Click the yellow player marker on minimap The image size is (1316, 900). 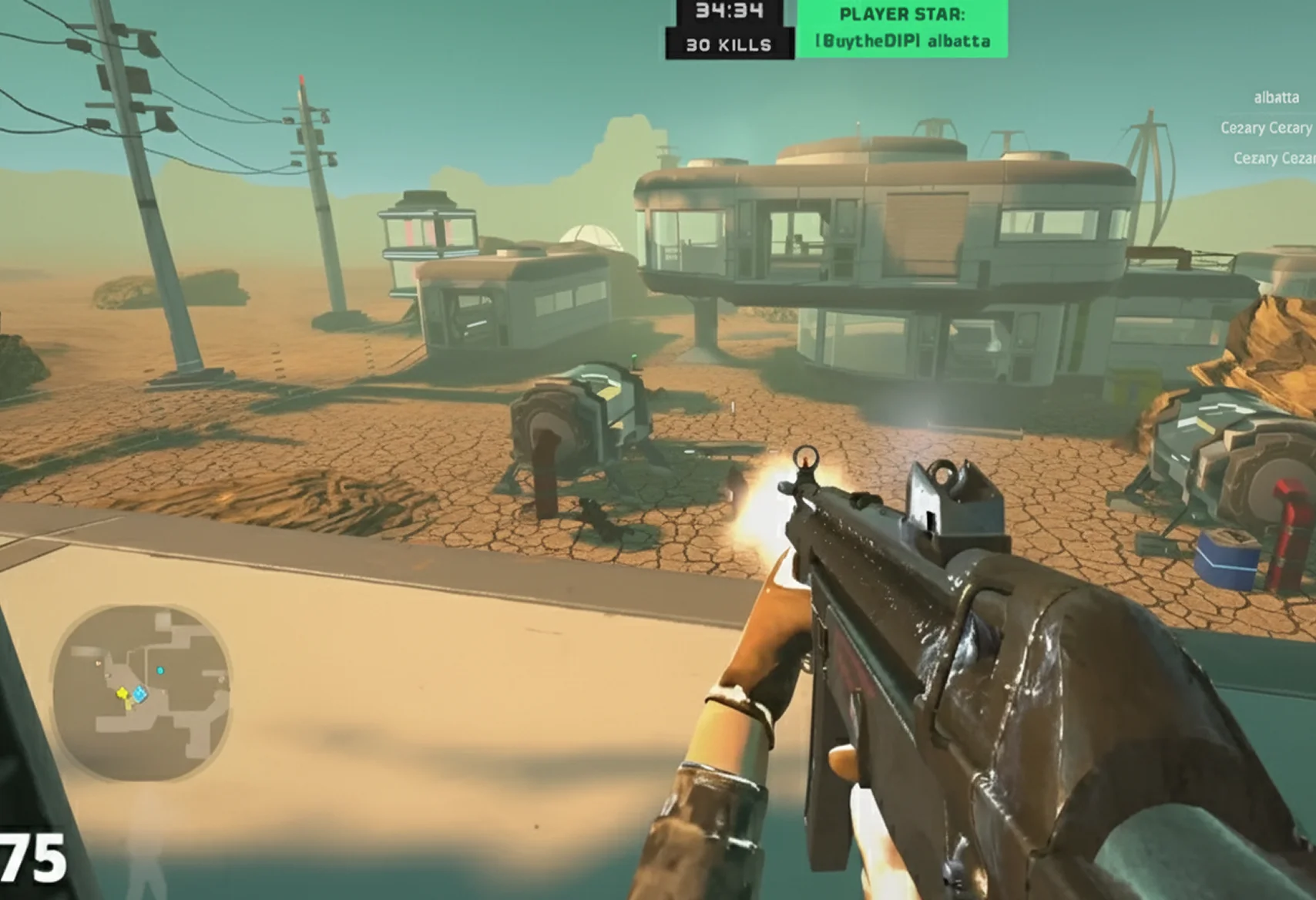tap(123, 693)
